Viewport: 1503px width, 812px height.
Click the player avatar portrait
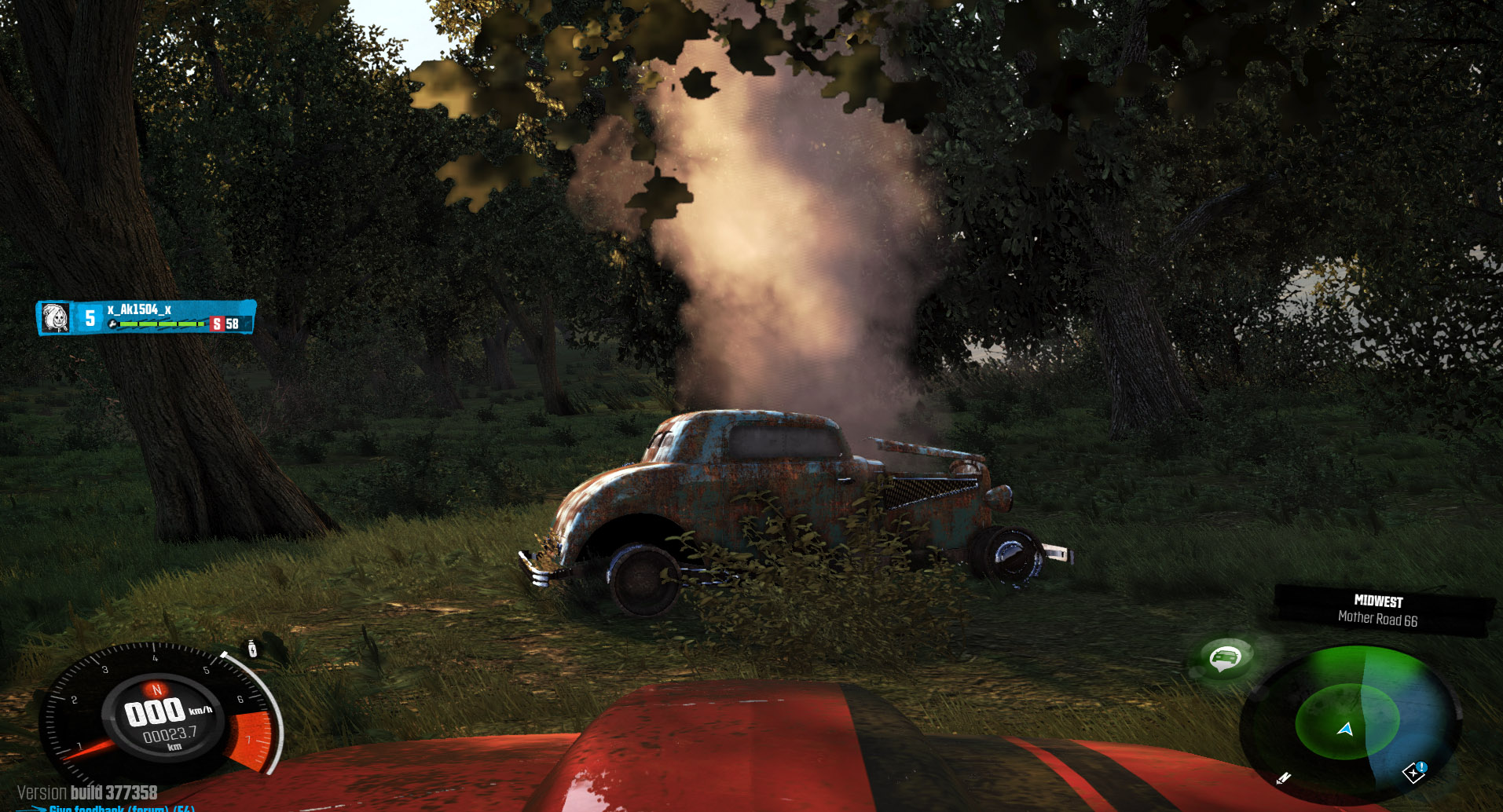point(55,317)
